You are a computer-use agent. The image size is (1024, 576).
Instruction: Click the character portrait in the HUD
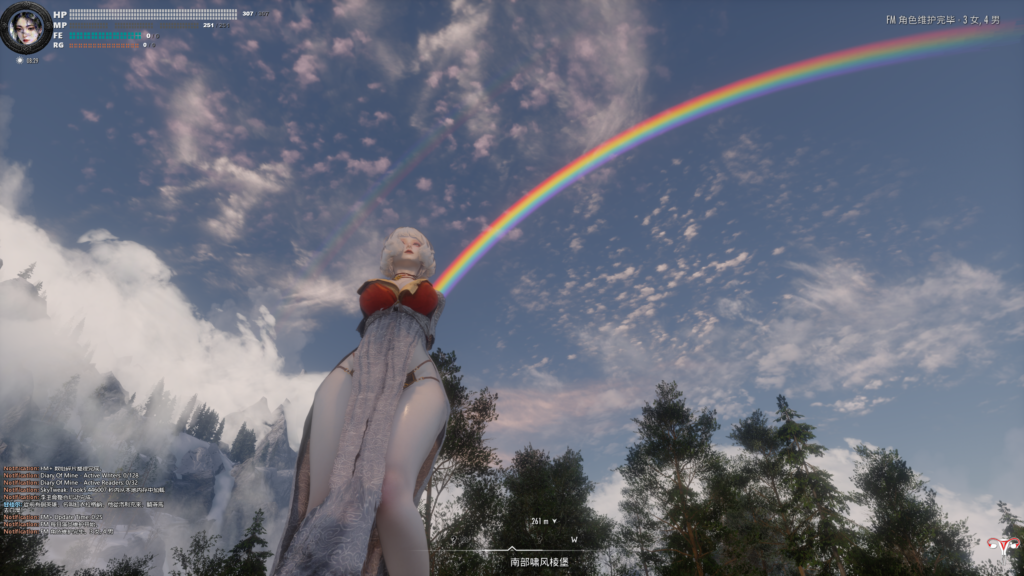(x=26, y=27)
